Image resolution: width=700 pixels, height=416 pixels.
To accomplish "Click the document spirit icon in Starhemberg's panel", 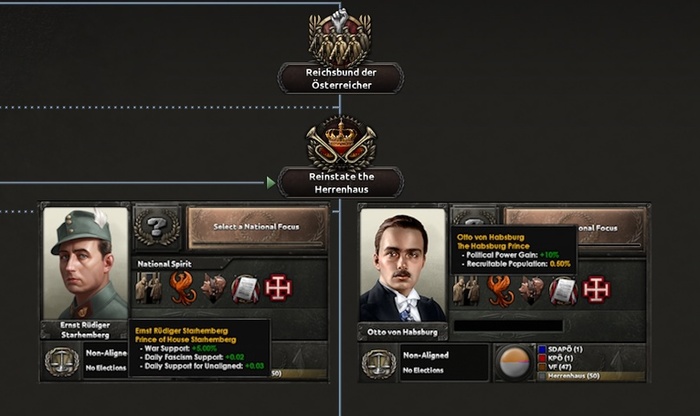I will 246,289.
